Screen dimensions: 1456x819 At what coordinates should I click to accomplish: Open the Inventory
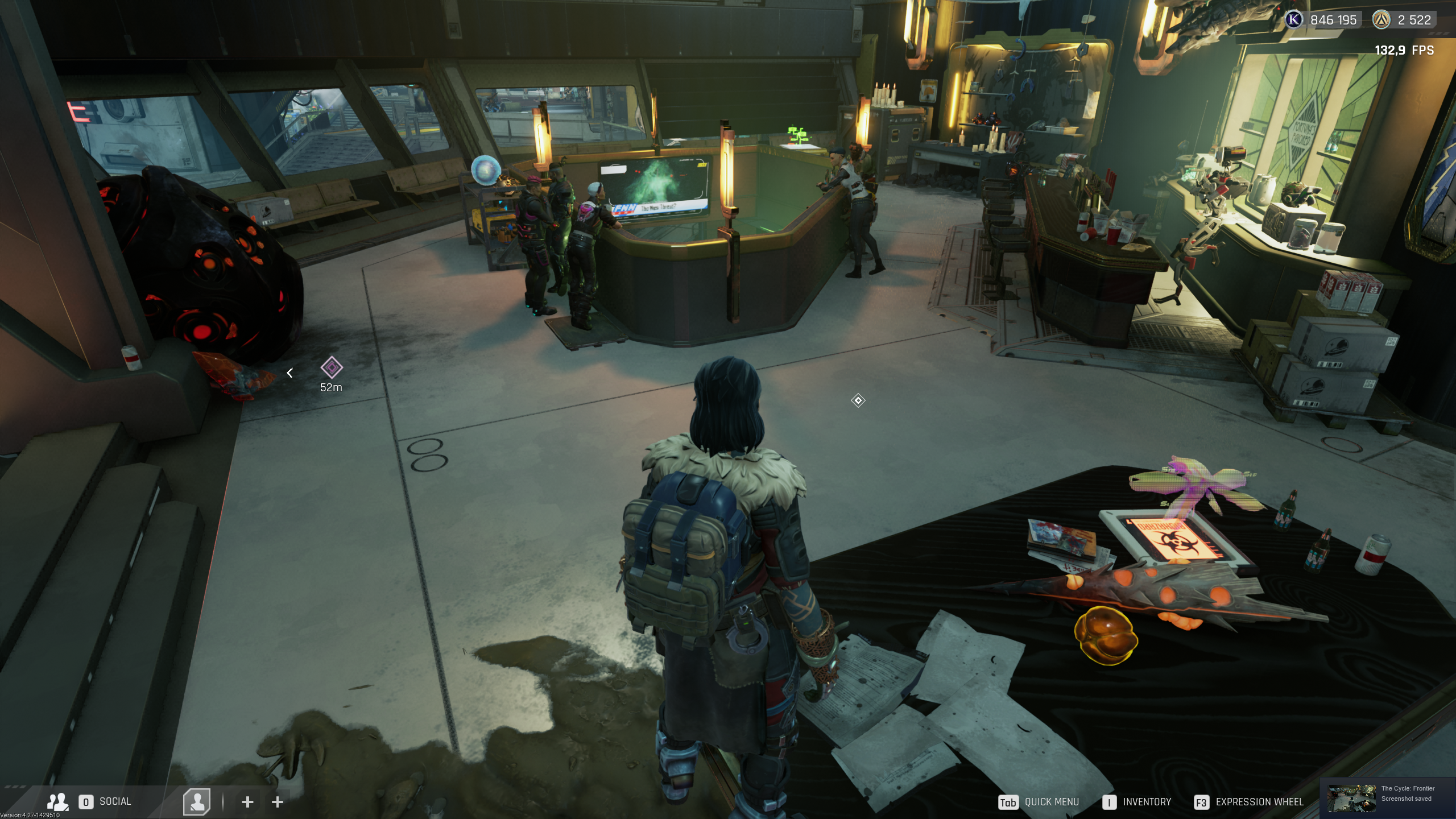1137,802
